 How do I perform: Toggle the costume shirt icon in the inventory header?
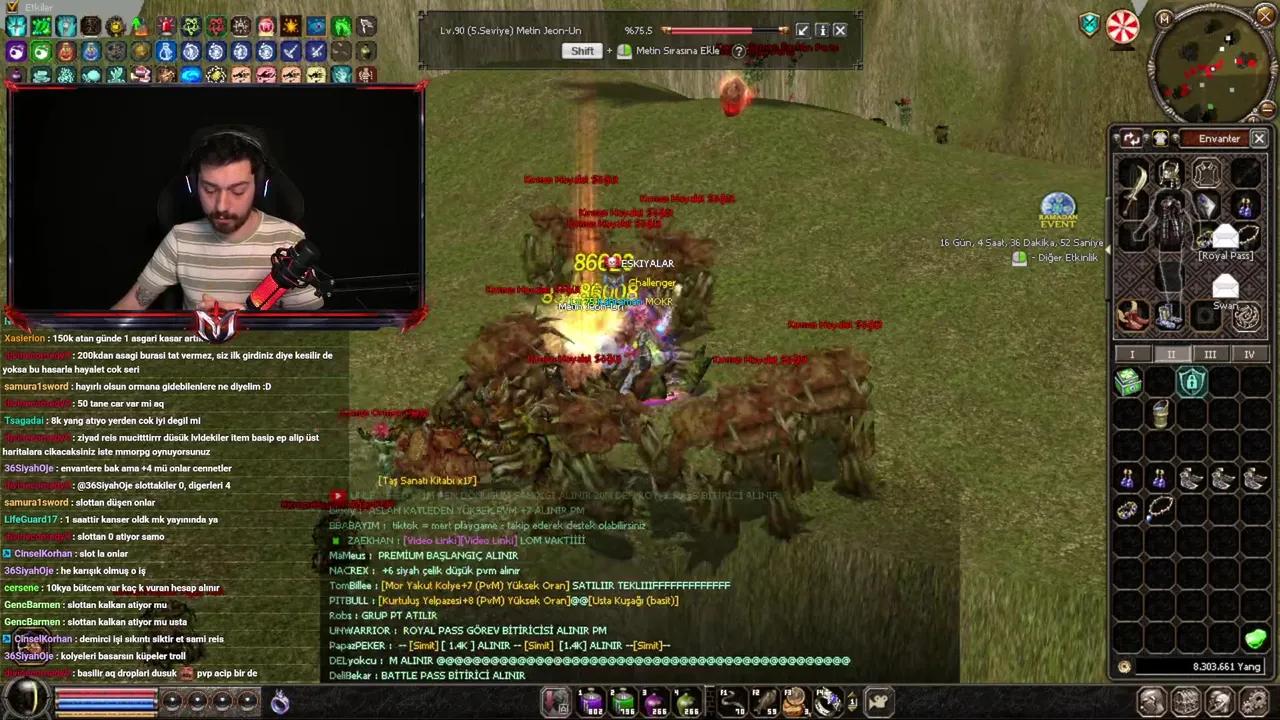coord(1162,139)
